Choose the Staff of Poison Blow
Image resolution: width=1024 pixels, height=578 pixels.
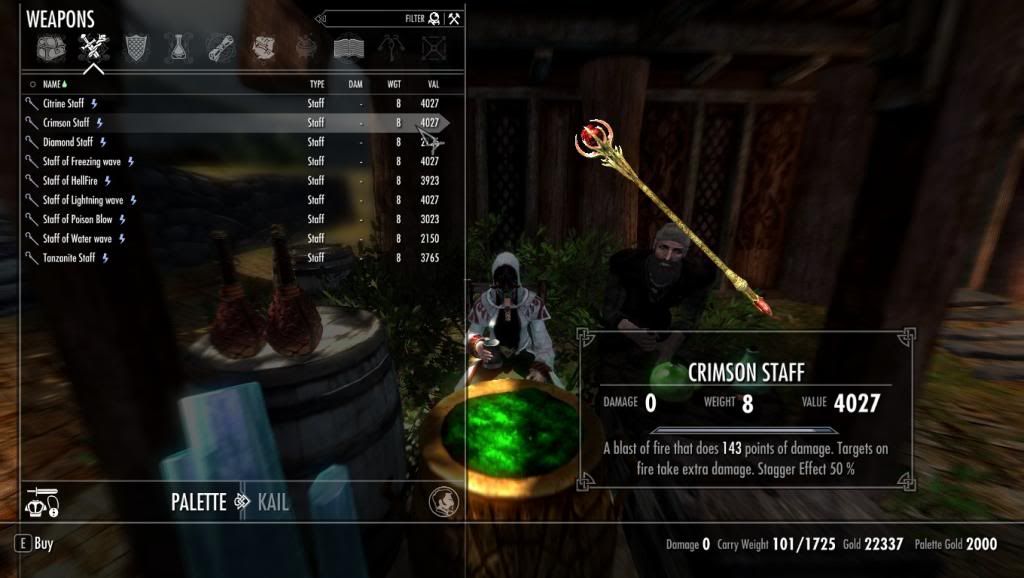(77, 219)
